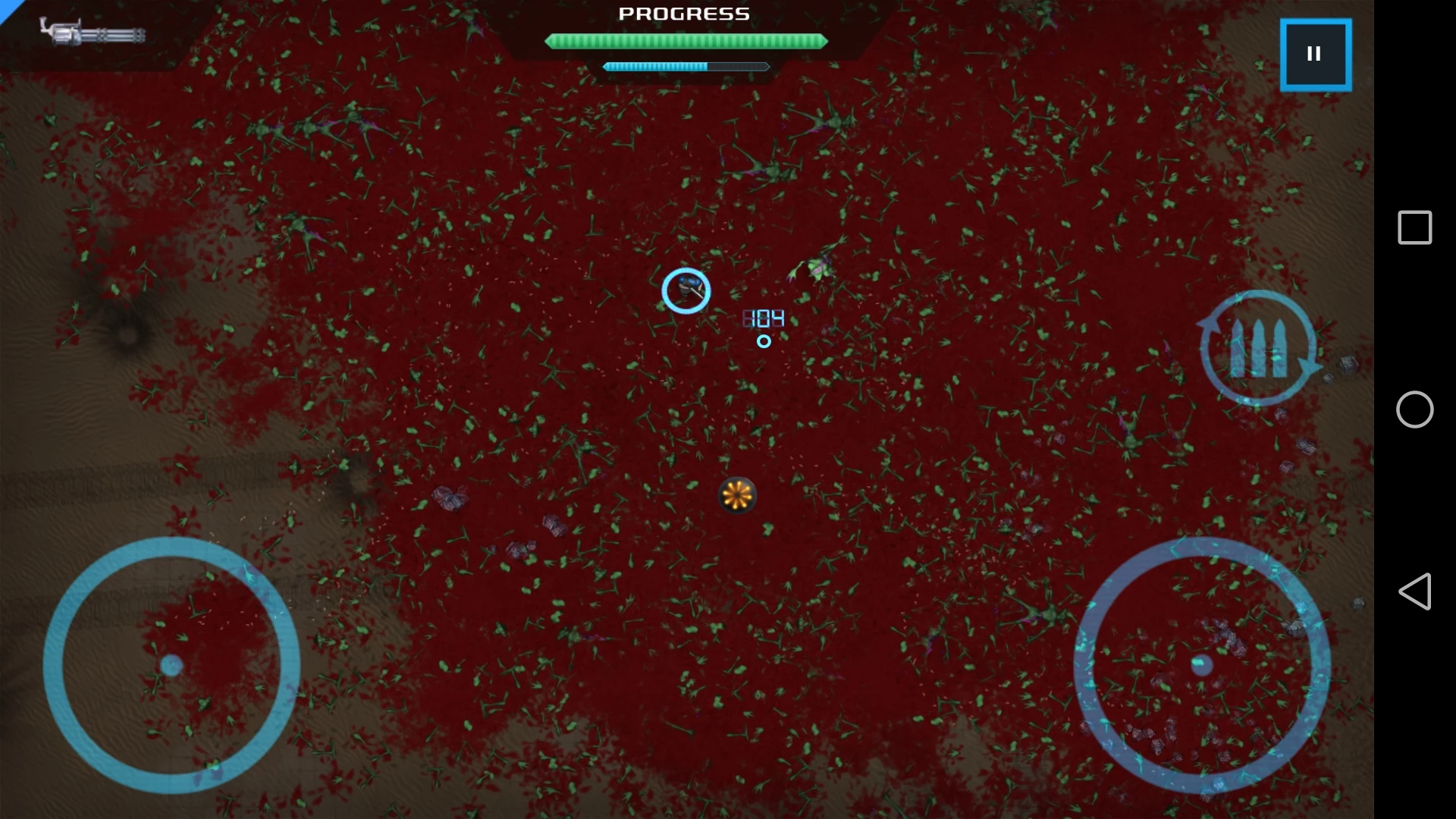This screenshot has width=1456, height=819.
Task: Tap the reload ammo button
Action: click(x=1258, y=348)
